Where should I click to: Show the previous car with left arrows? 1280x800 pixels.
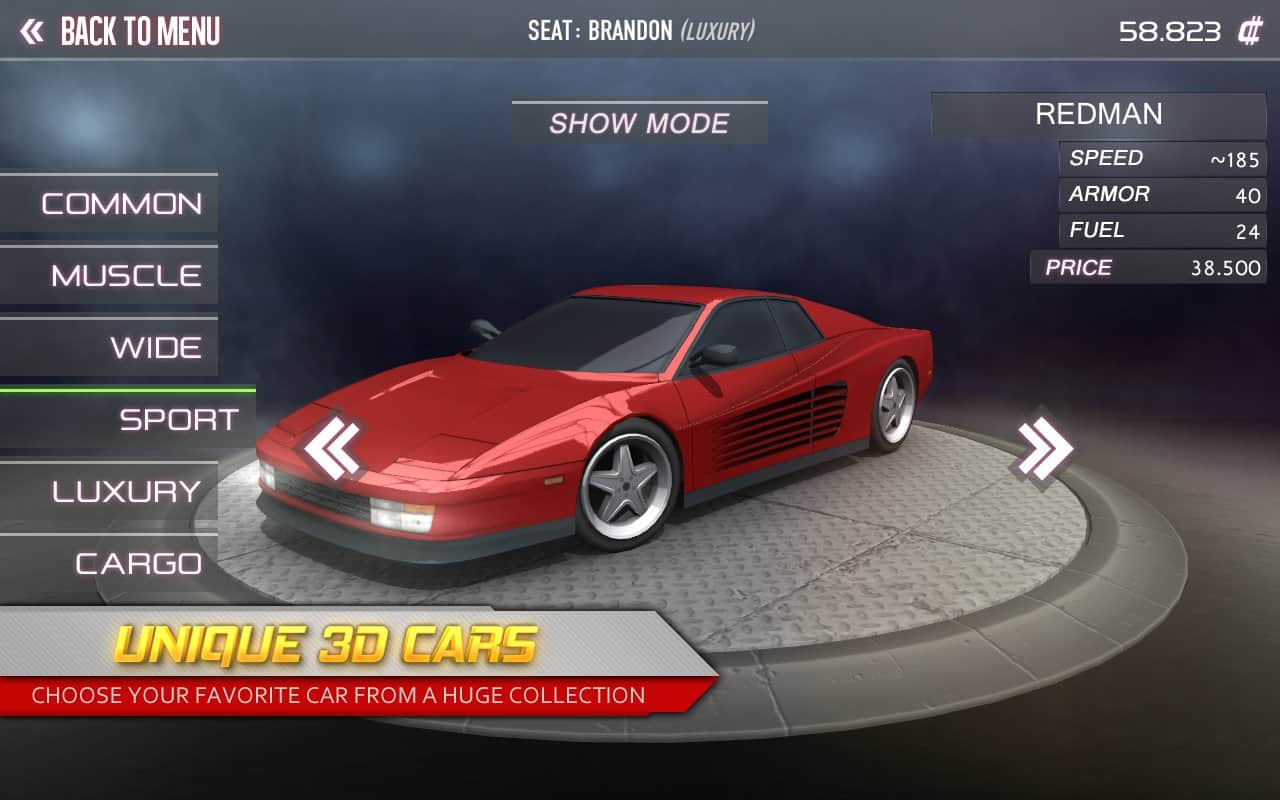(333, 448)
